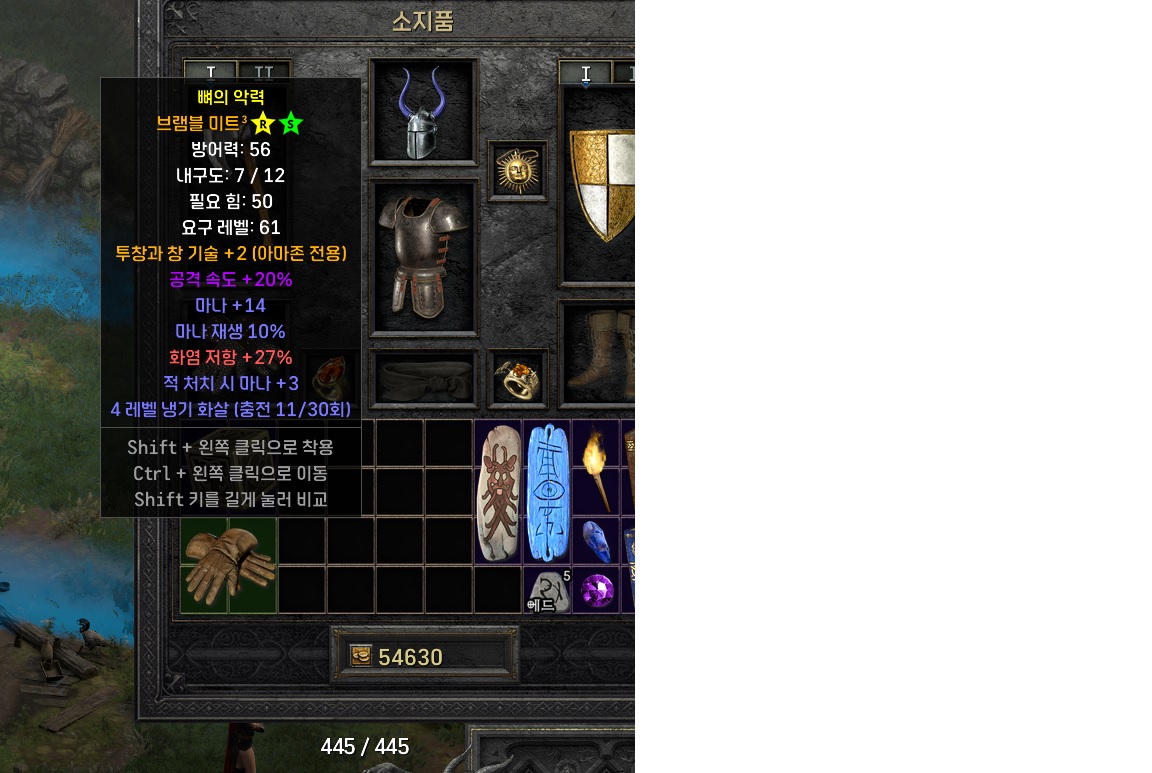Click the gold ring with orange gem

tap(518, 378)
